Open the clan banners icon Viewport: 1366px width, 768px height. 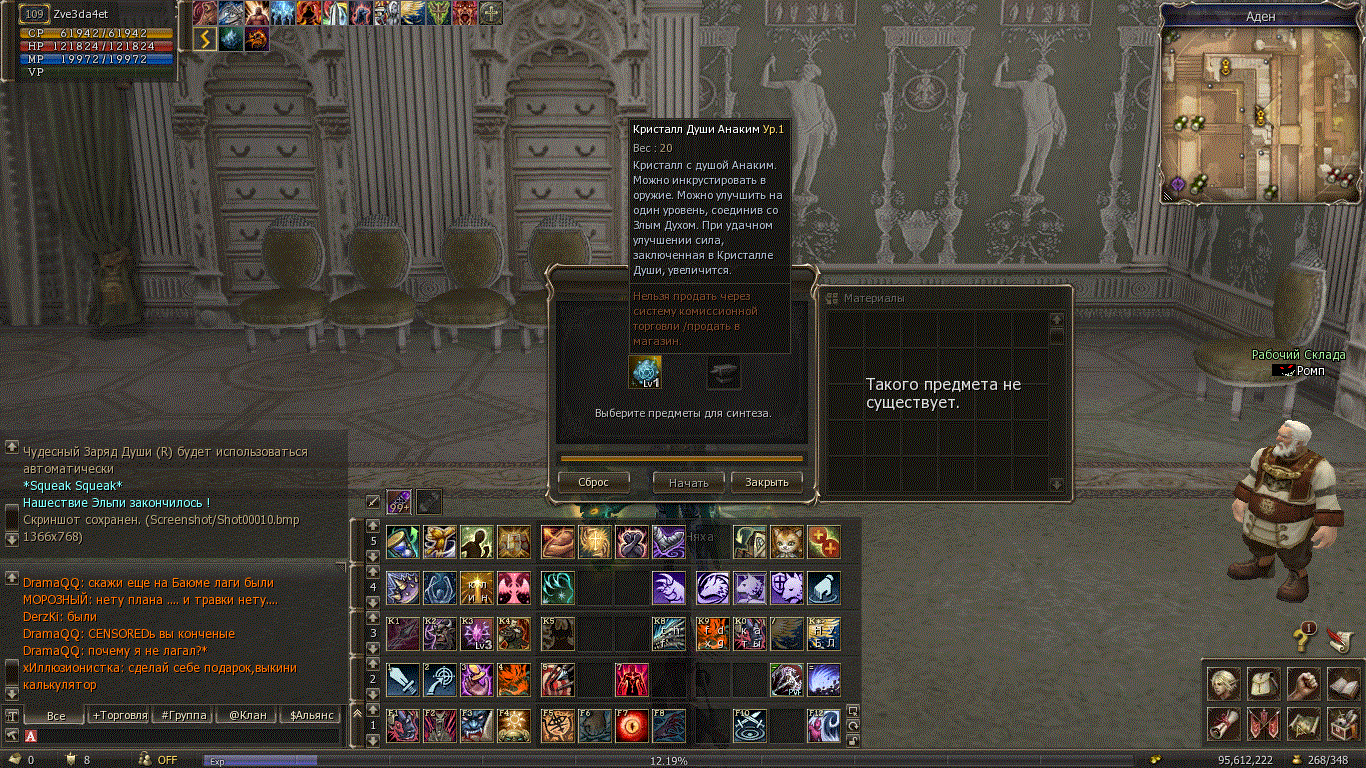point(1264,723)
